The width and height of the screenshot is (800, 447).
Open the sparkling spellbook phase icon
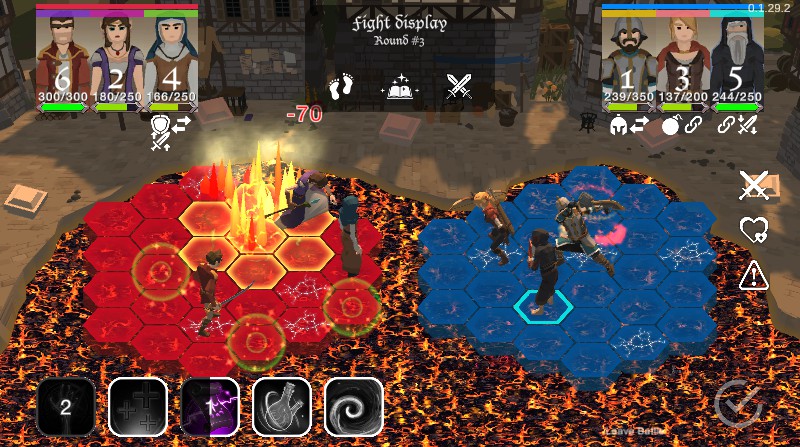click(x=400, y=87)
